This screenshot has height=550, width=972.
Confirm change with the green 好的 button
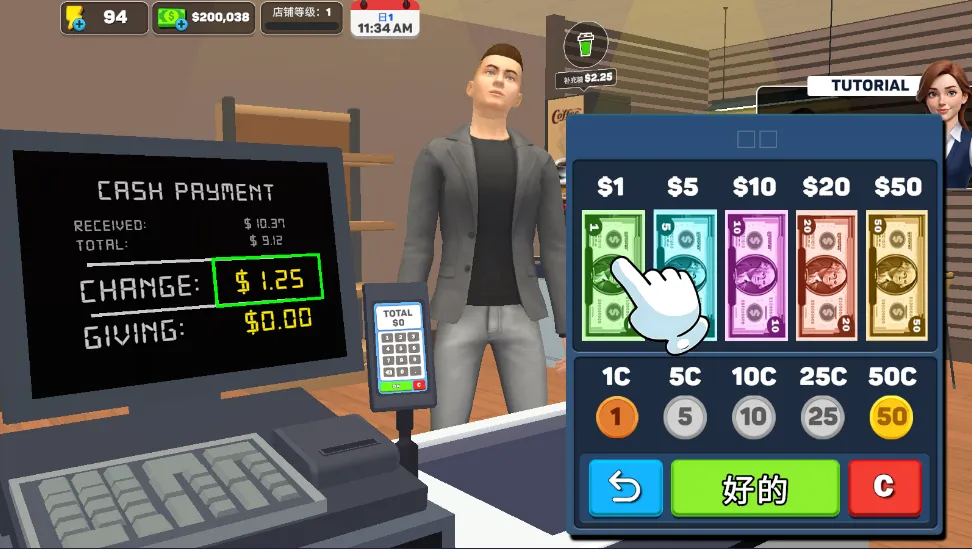(x=755, y=488)
